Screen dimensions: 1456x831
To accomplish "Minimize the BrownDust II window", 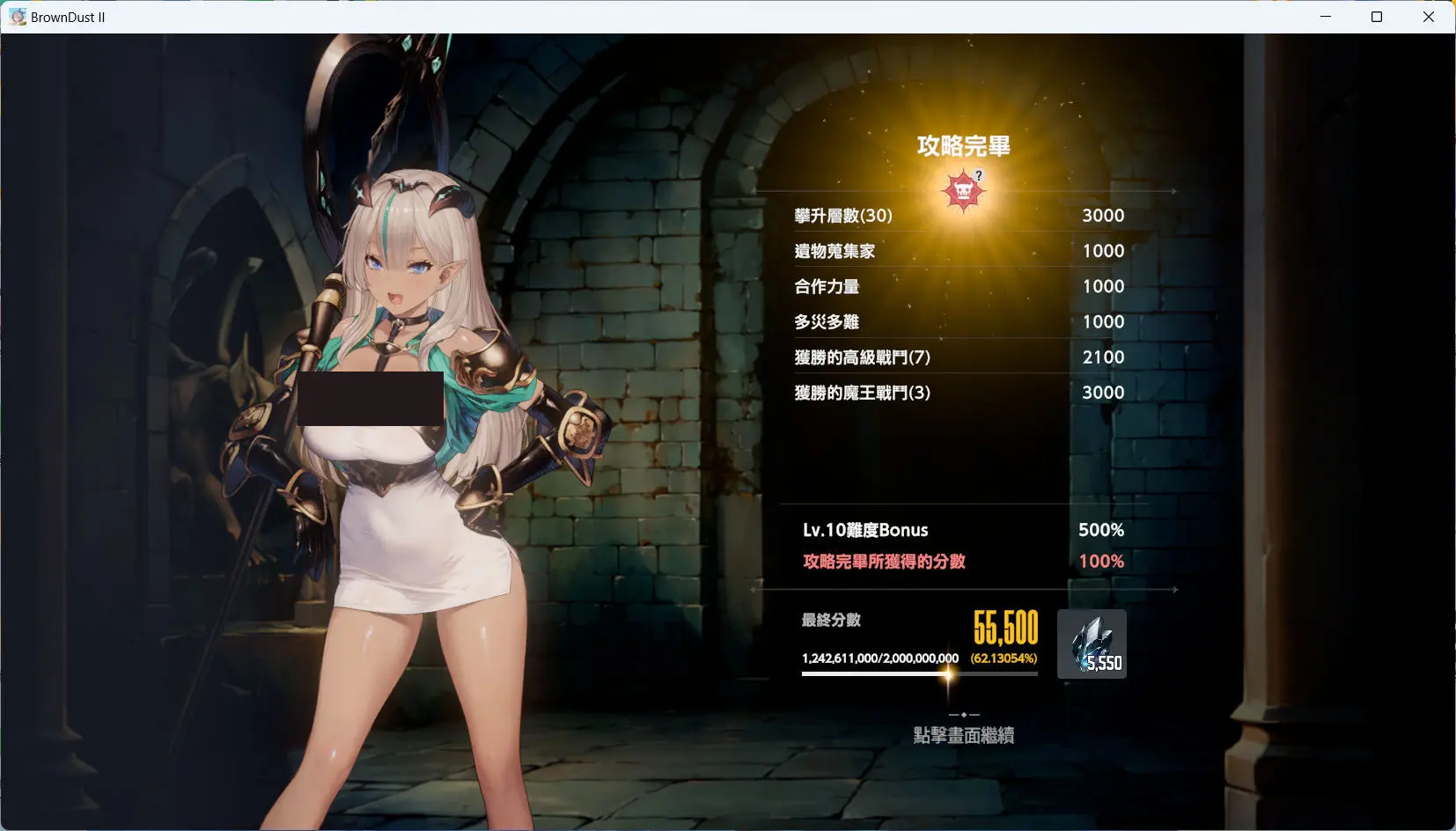I will coord(1326,17).
